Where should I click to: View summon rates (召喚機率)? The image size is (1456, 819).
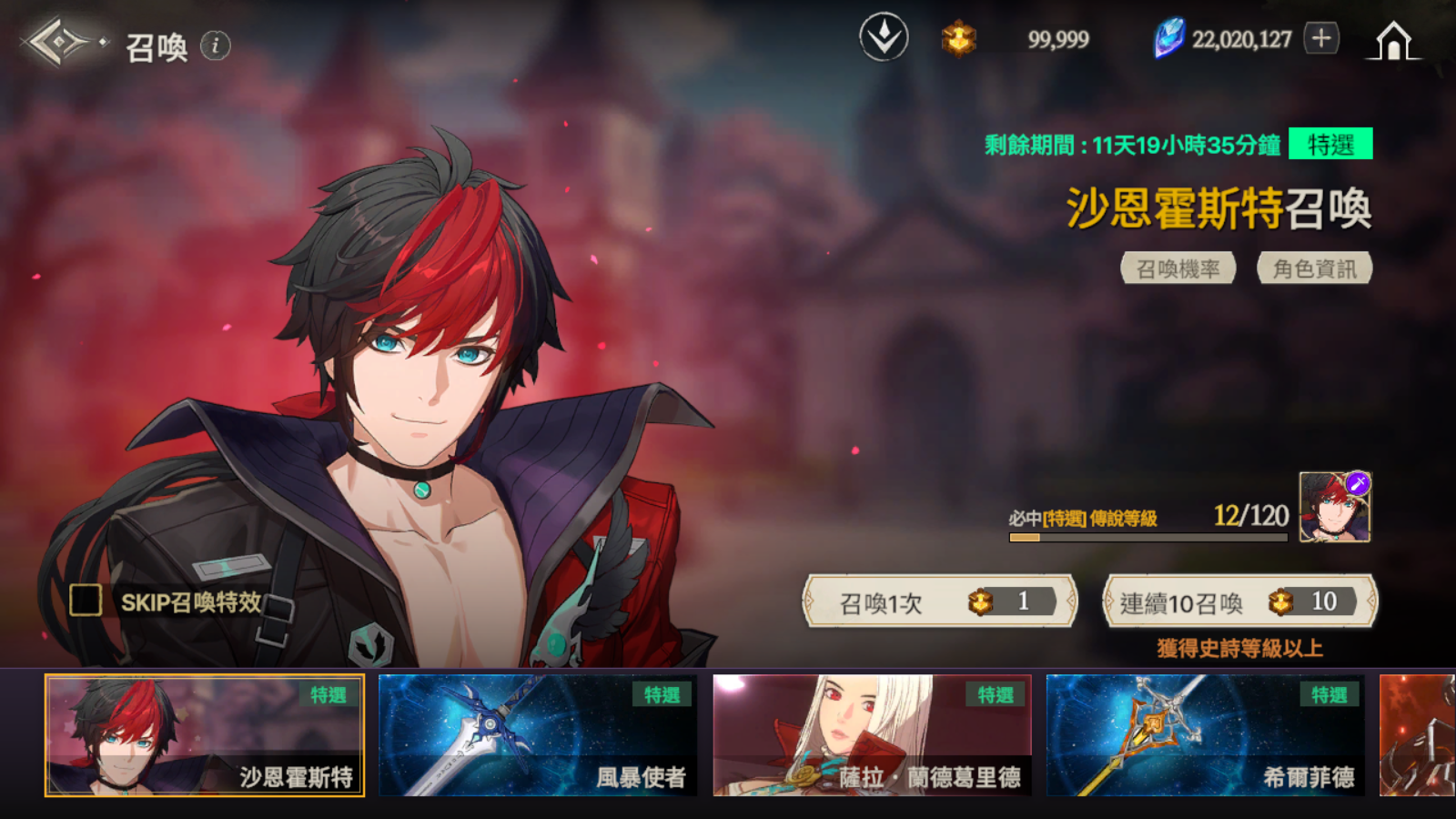coord(1178,268)
